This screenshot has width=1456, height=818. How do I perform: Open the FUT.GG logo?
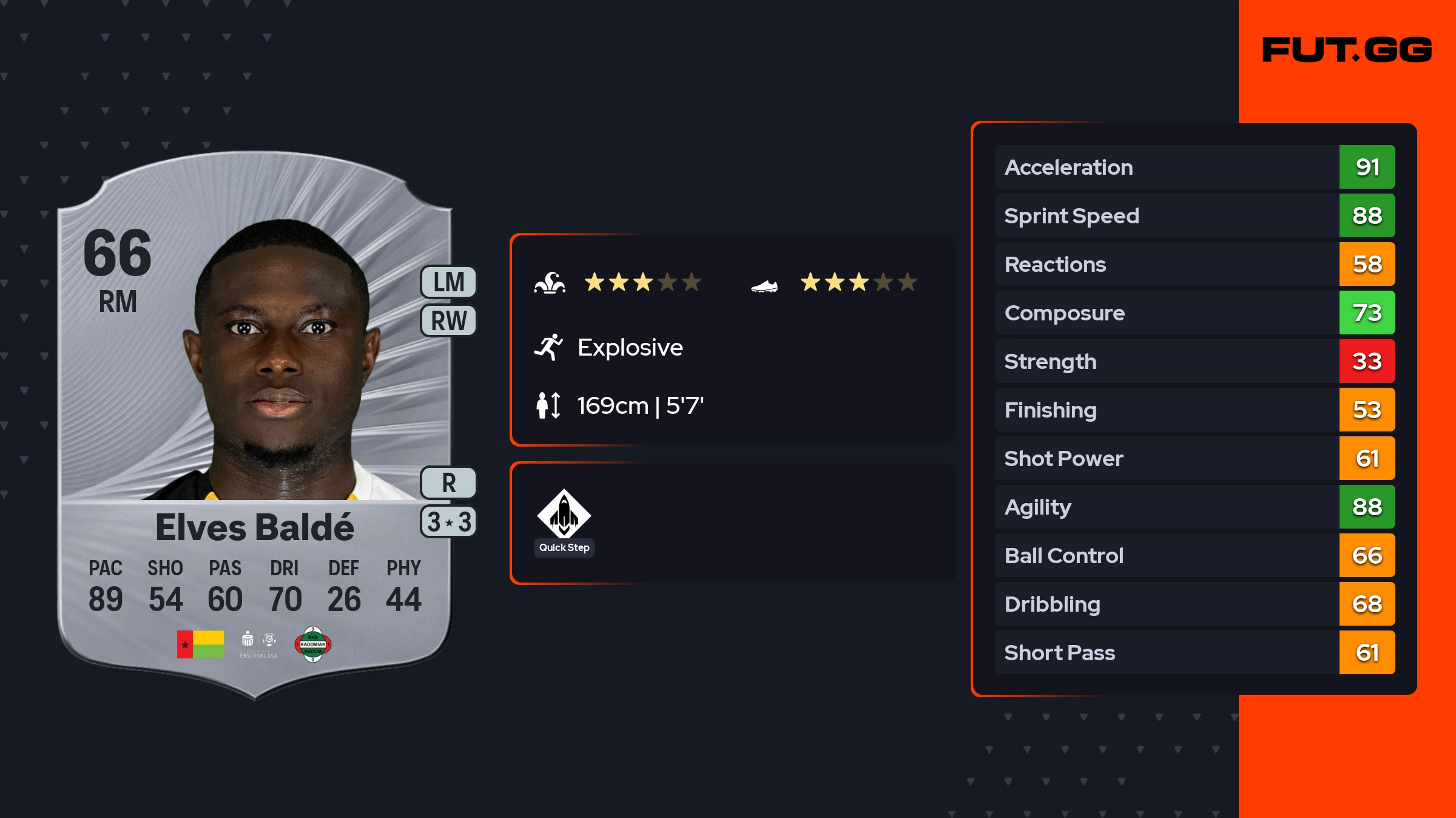coord(1347,50)
